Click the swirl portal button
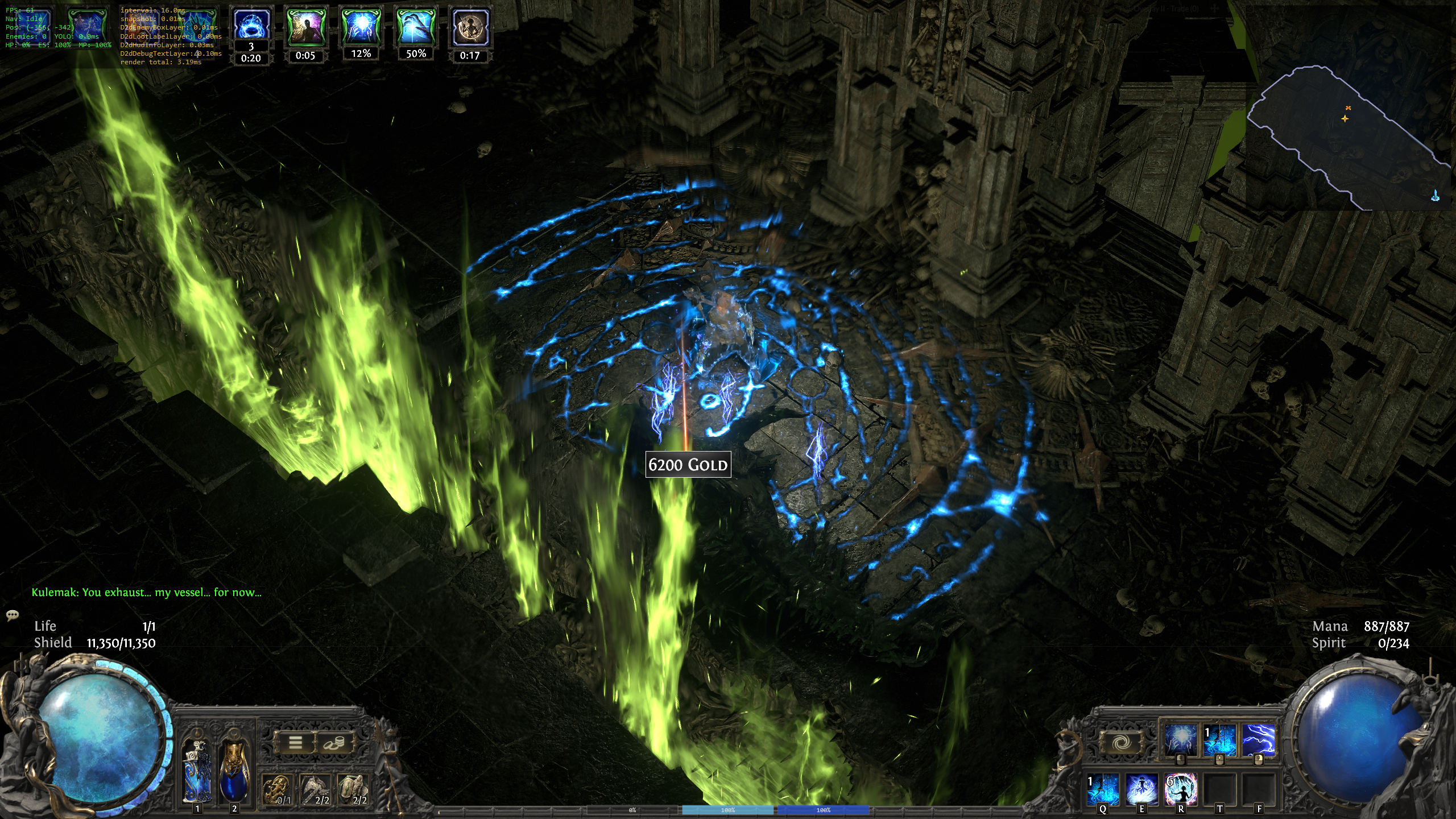The width and height of the screenshot is (1456, 819). click(x=1123, y=743)
